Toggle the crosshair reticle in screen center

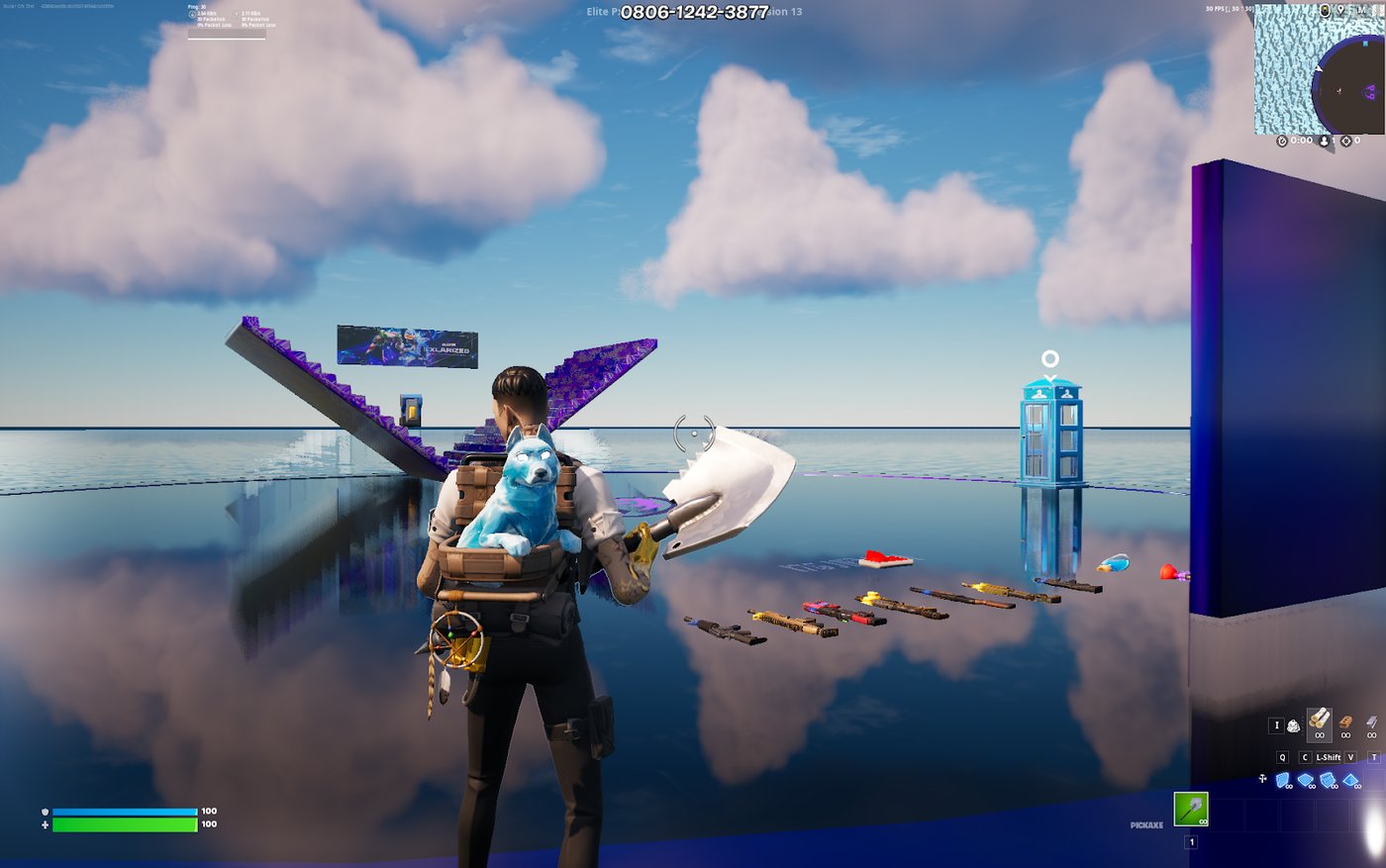point(693,433)
